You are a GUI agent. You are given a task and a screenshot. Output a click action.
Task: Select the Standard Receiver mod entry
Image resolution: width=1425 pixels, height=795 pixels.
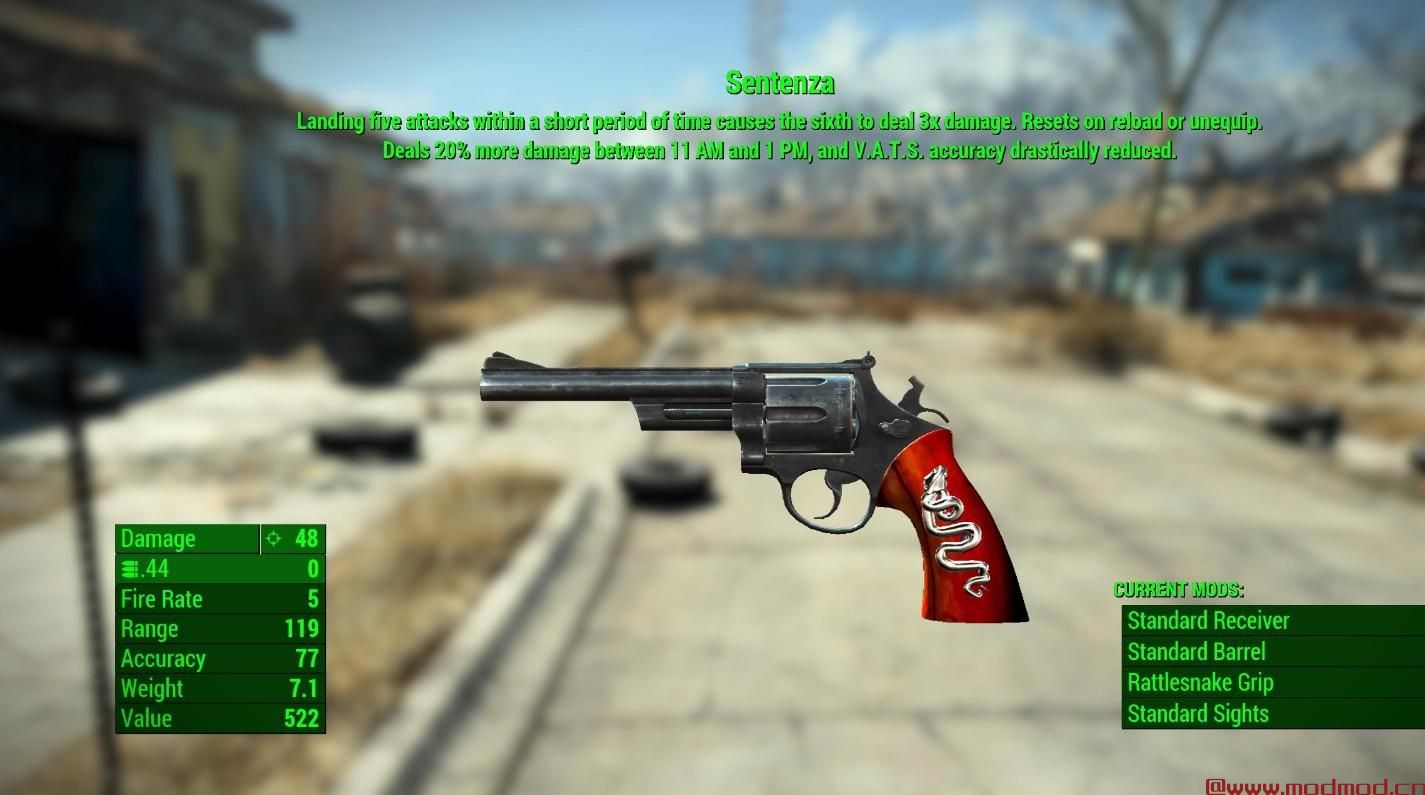pyautogui.click(x=1208, y=621)
